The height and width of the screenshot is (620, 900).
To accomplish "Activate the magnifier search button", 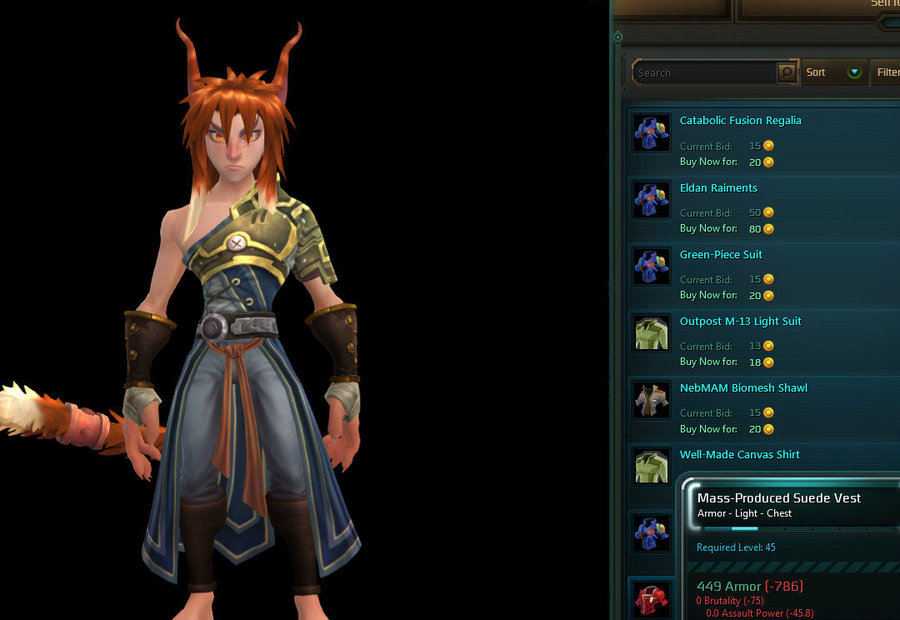I will [787, 73].
